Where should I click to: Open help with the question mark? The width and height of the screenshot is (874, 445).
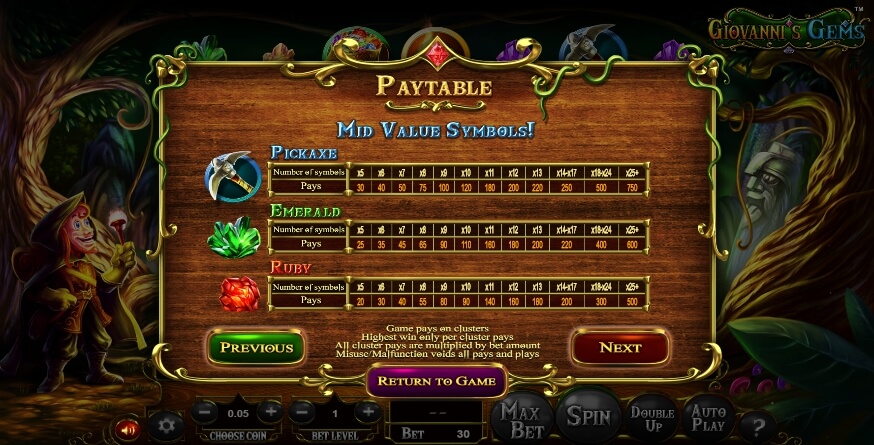click(758, 425)
